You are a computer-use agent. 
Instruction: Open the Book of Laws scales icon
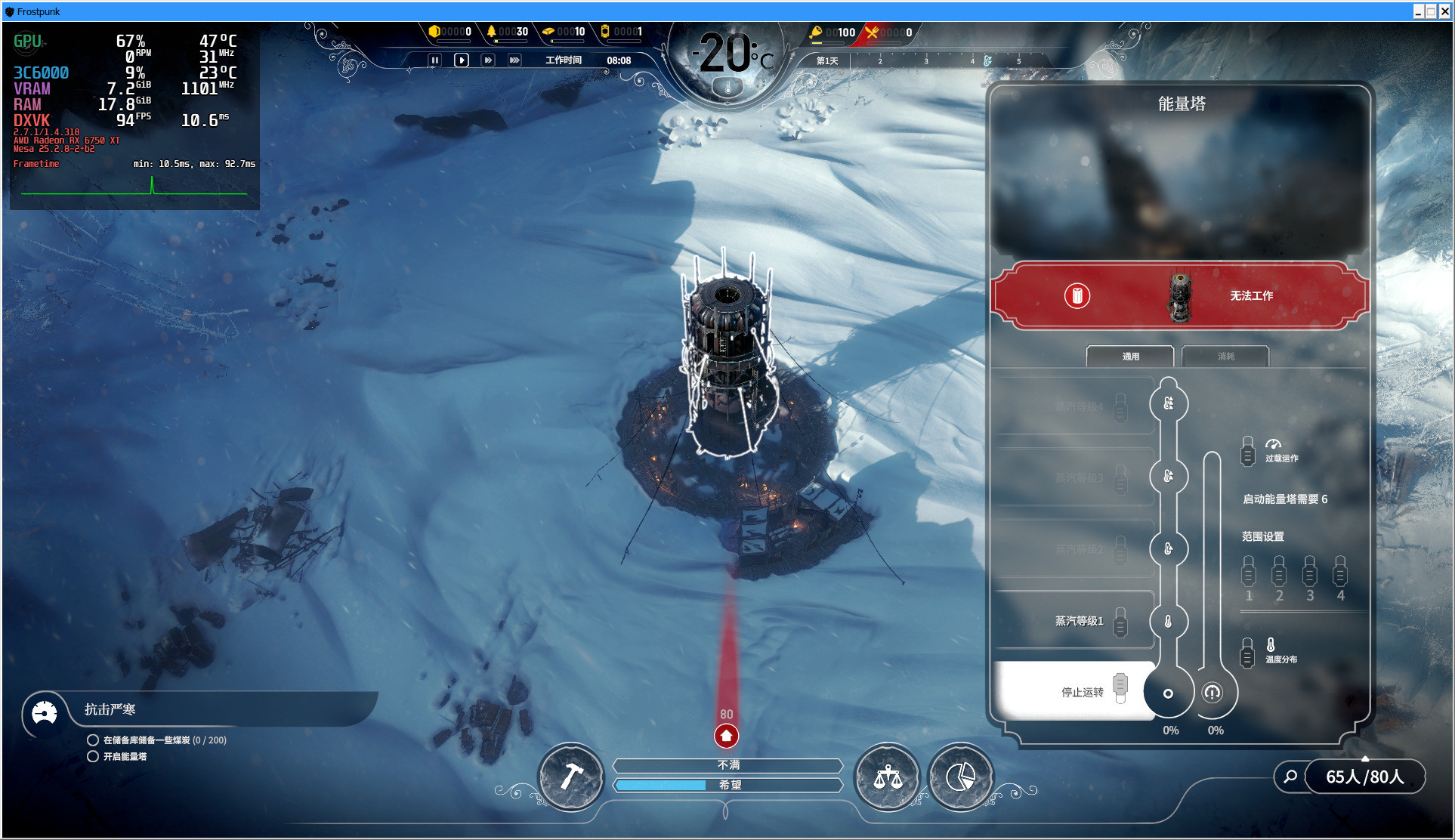point(888,777)
